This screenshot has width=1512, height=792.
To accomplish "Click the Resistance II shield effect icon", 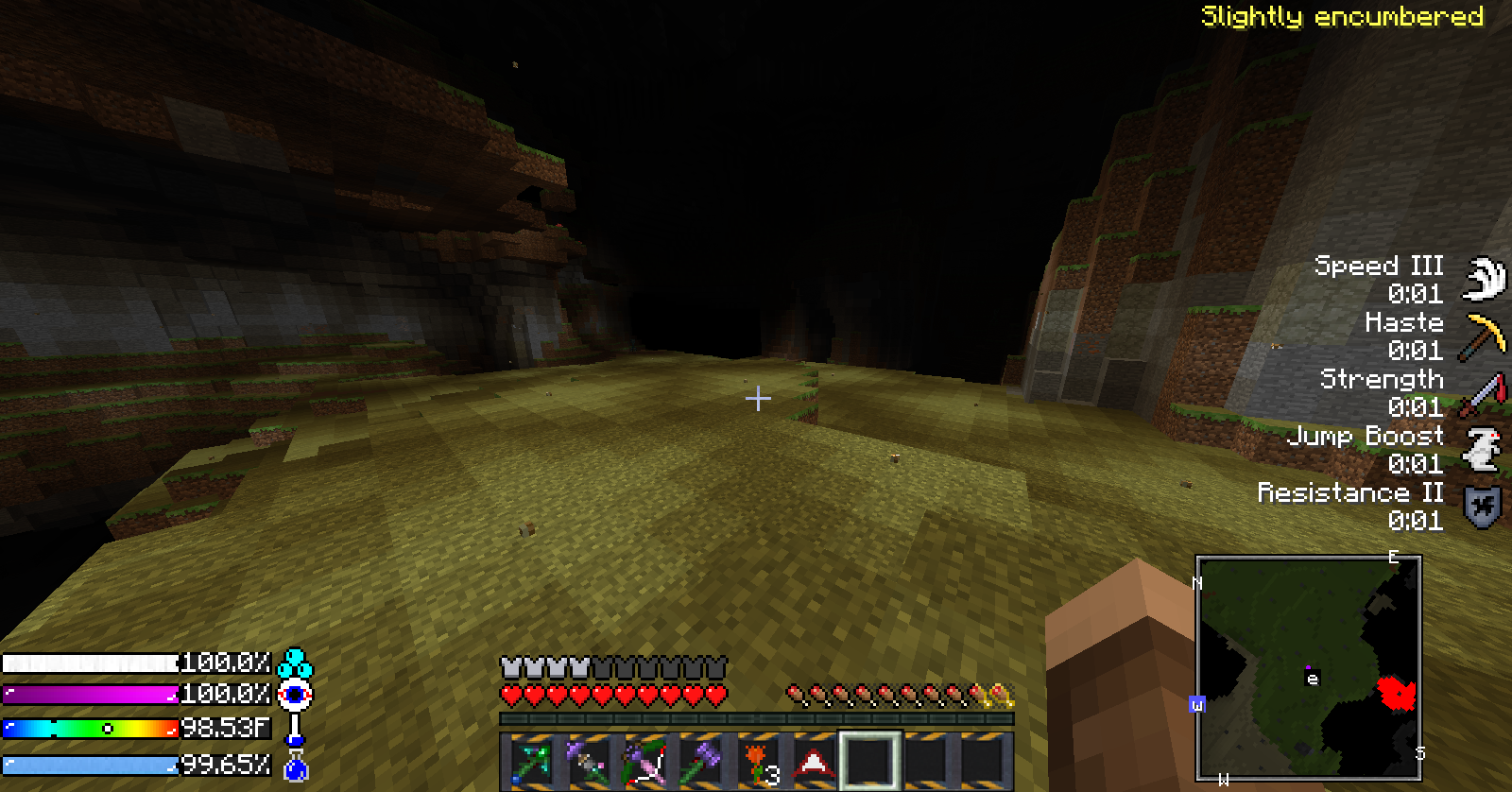I will (1483, 507).
